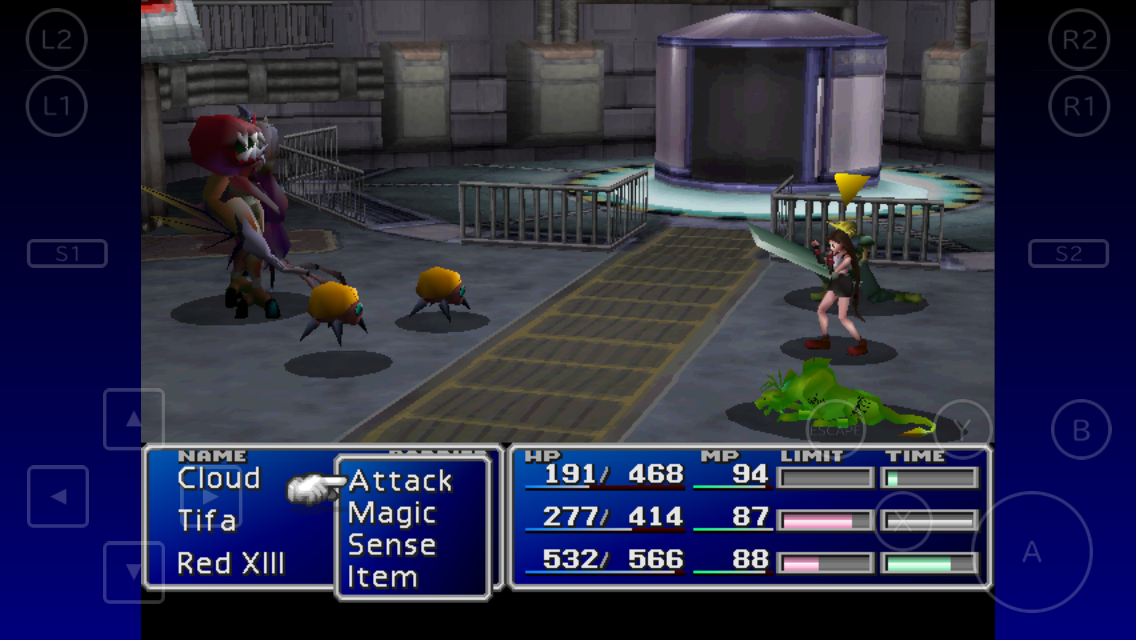Choose Red XIII in the party list
This screenshot has width=1136, height=640.
click(x=231, y=563)
